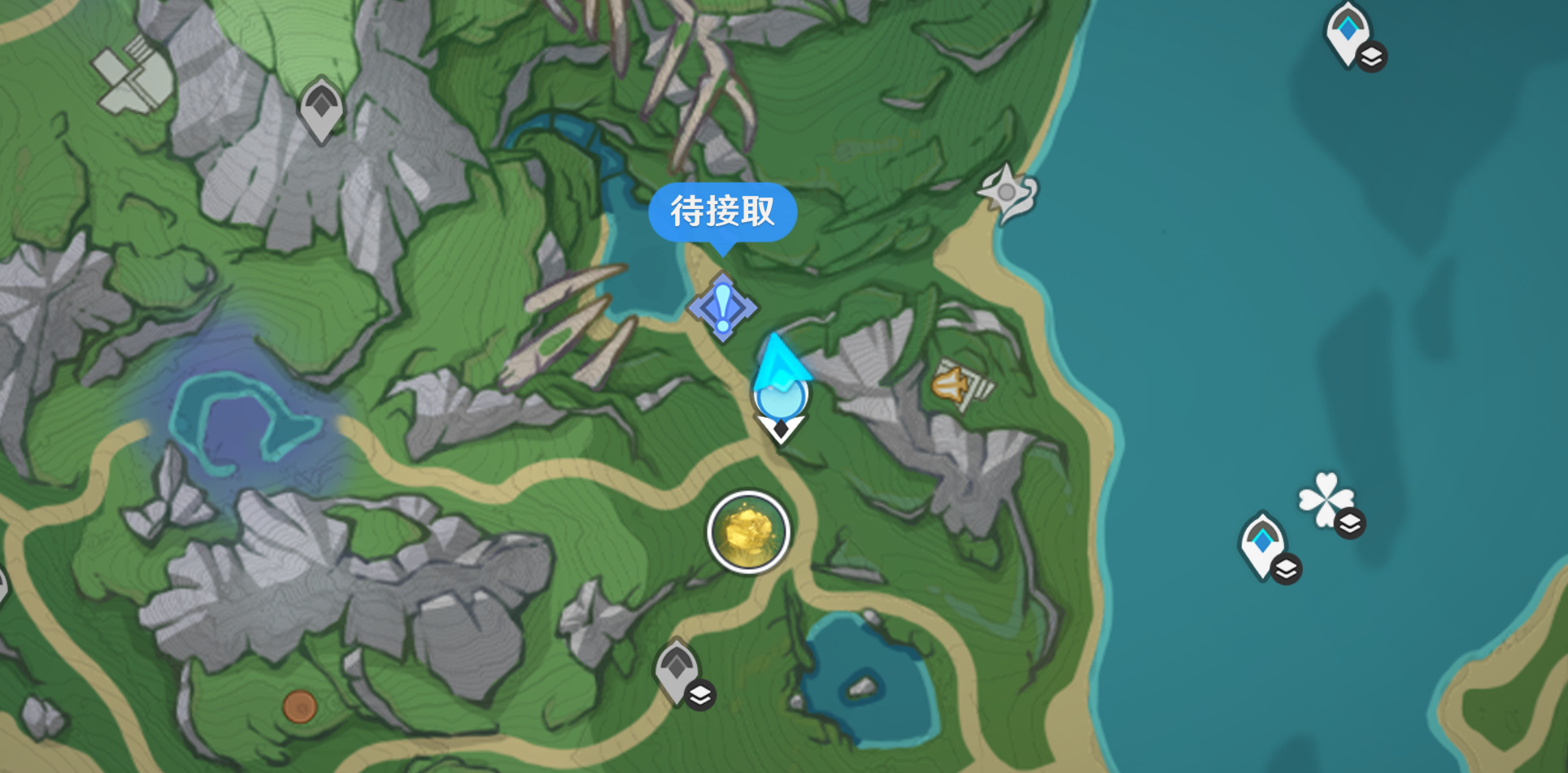The image size is (1568, 773).
Task: Click the cyan player position arrow
Action: pyautogui.click(x=781, y=382)
